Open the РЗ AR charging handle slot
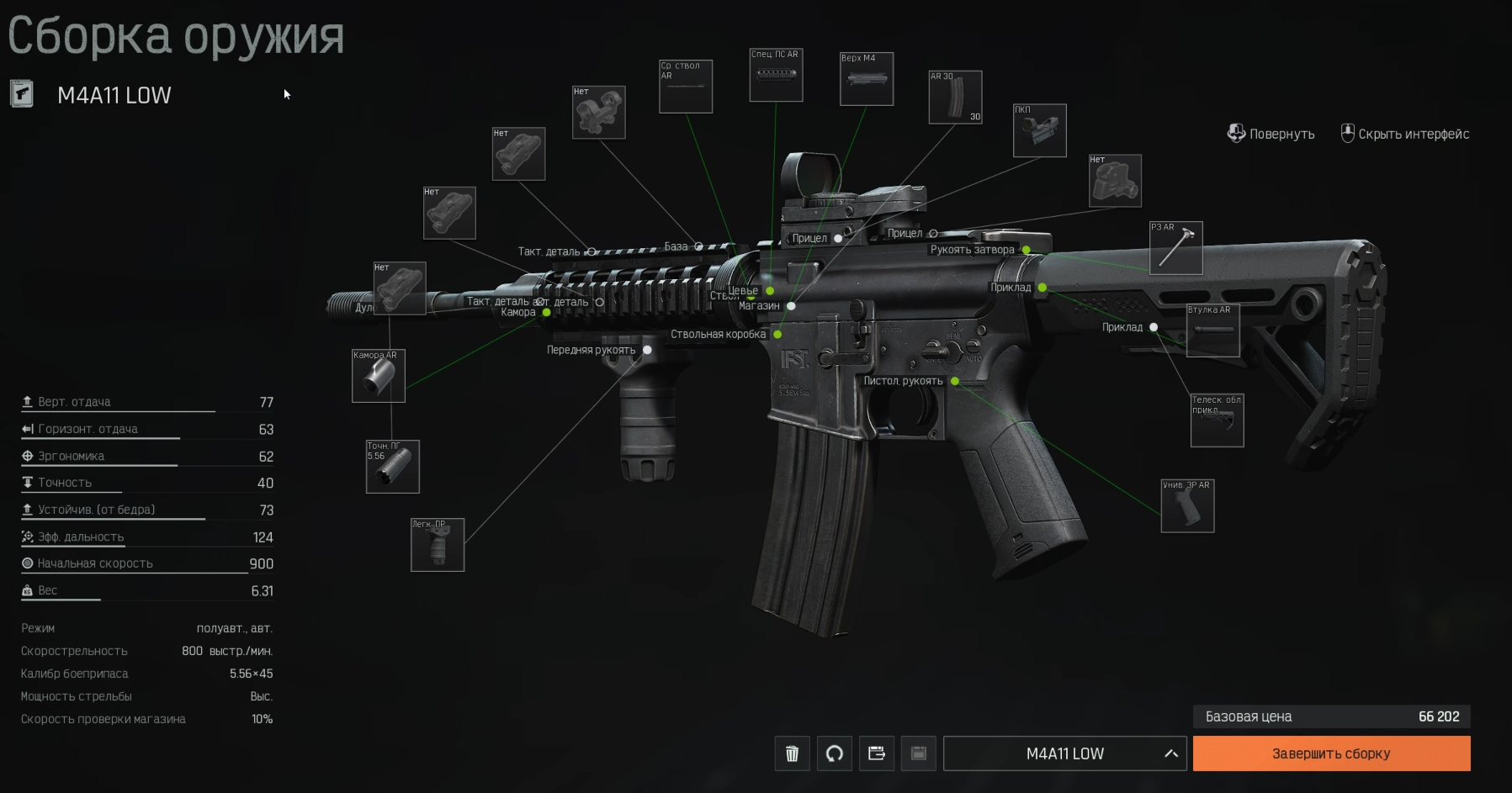The width and height of the screenshot is (1512, 793). tap(1175, 248)
